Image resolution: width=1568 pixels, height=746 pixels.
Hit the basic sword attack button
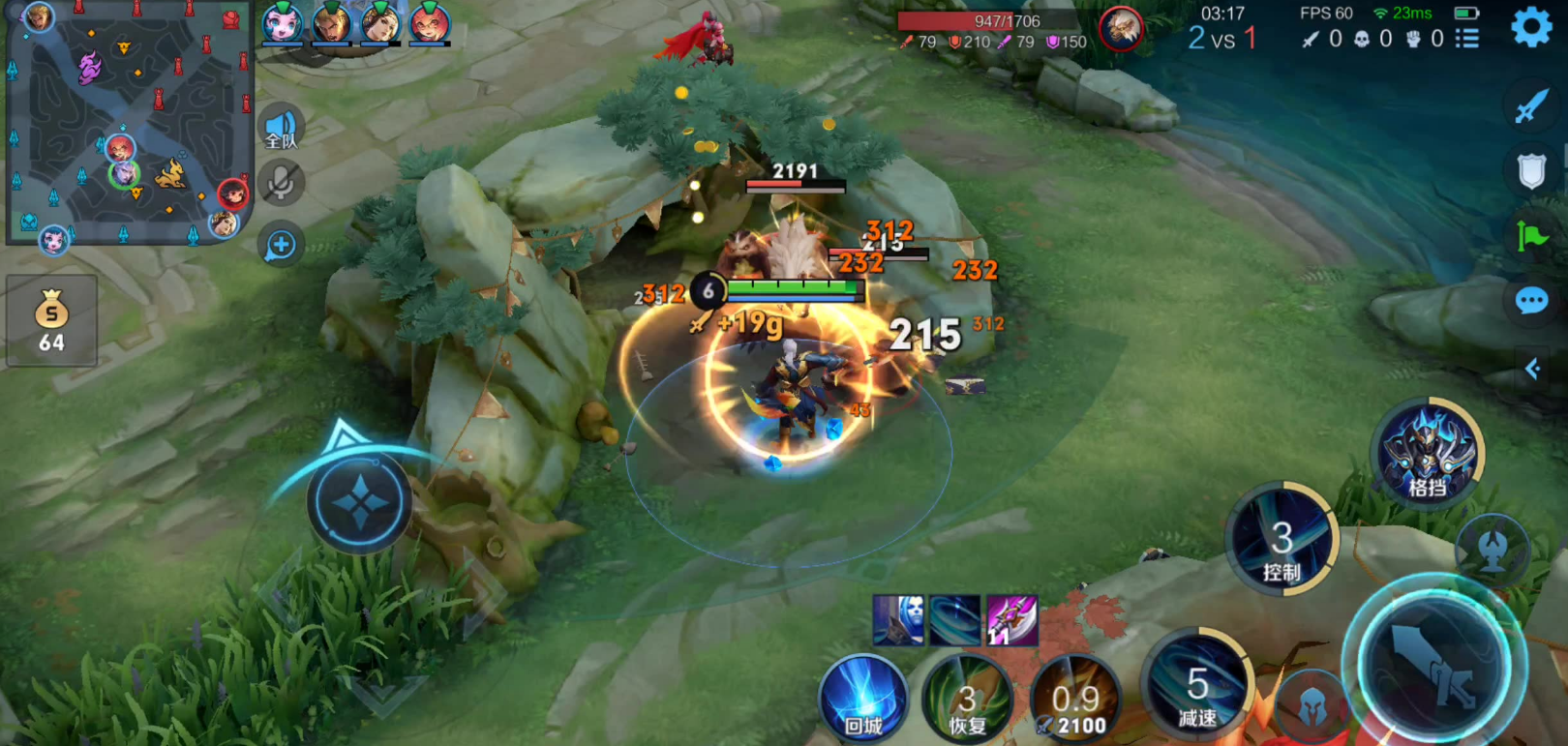pyautogui.click(x=1433, y=665)
